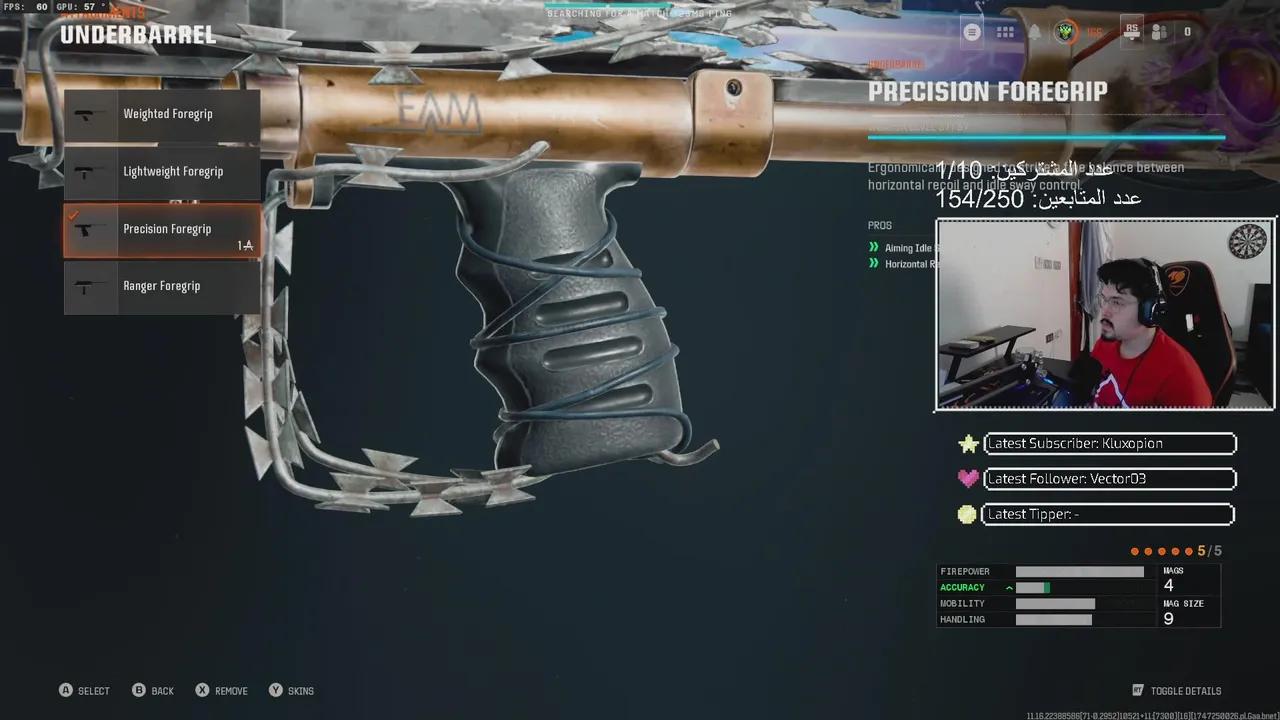Open the social friends icon
The image size is (1280, 720).
point(1159,32)
